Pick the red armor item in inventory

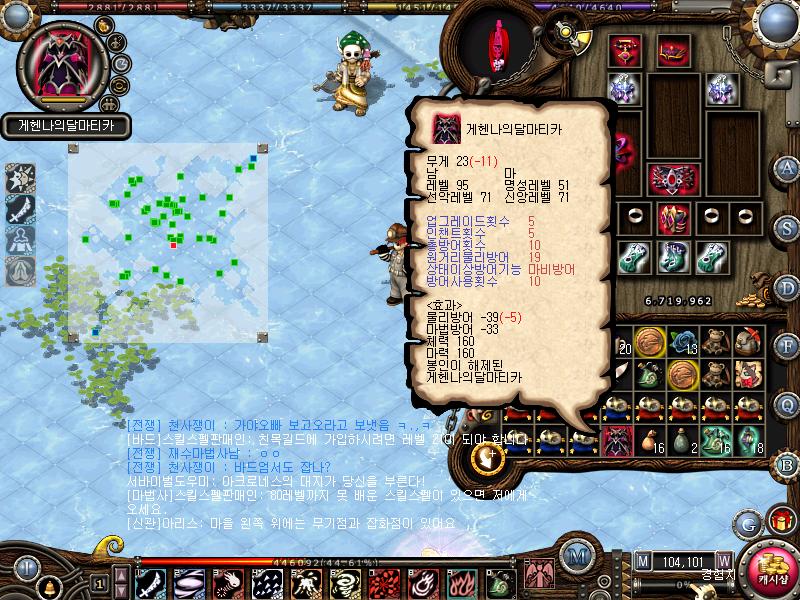point(617,437)
